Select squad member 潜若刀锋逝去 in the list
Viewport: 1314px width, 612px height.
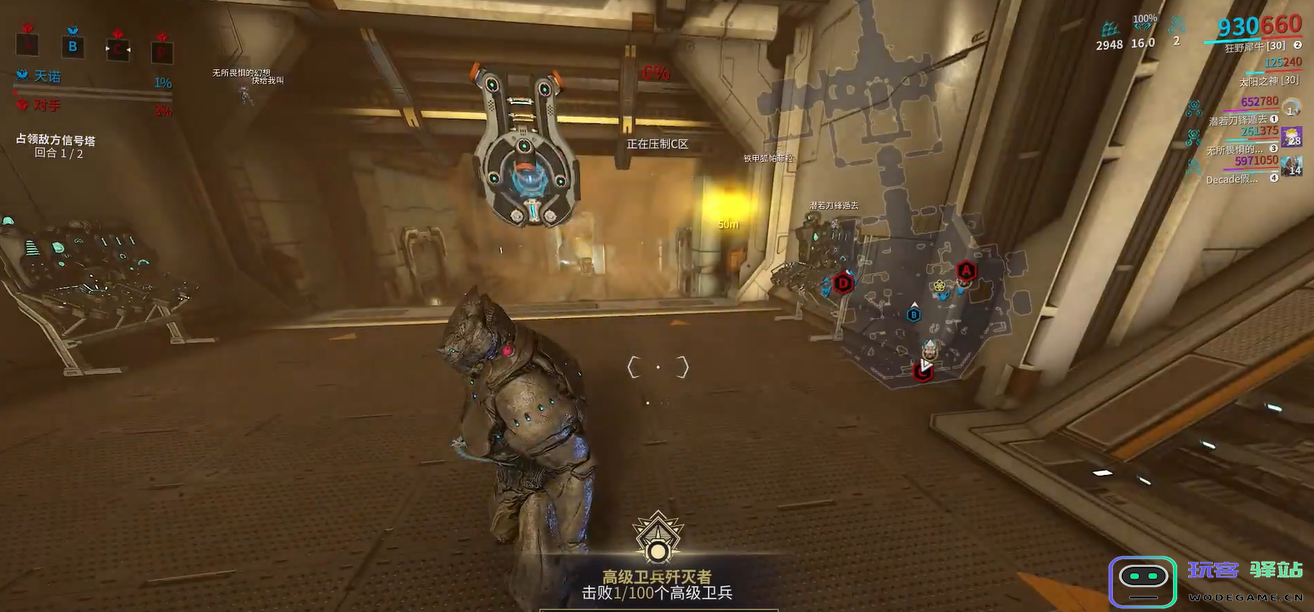1238,121
